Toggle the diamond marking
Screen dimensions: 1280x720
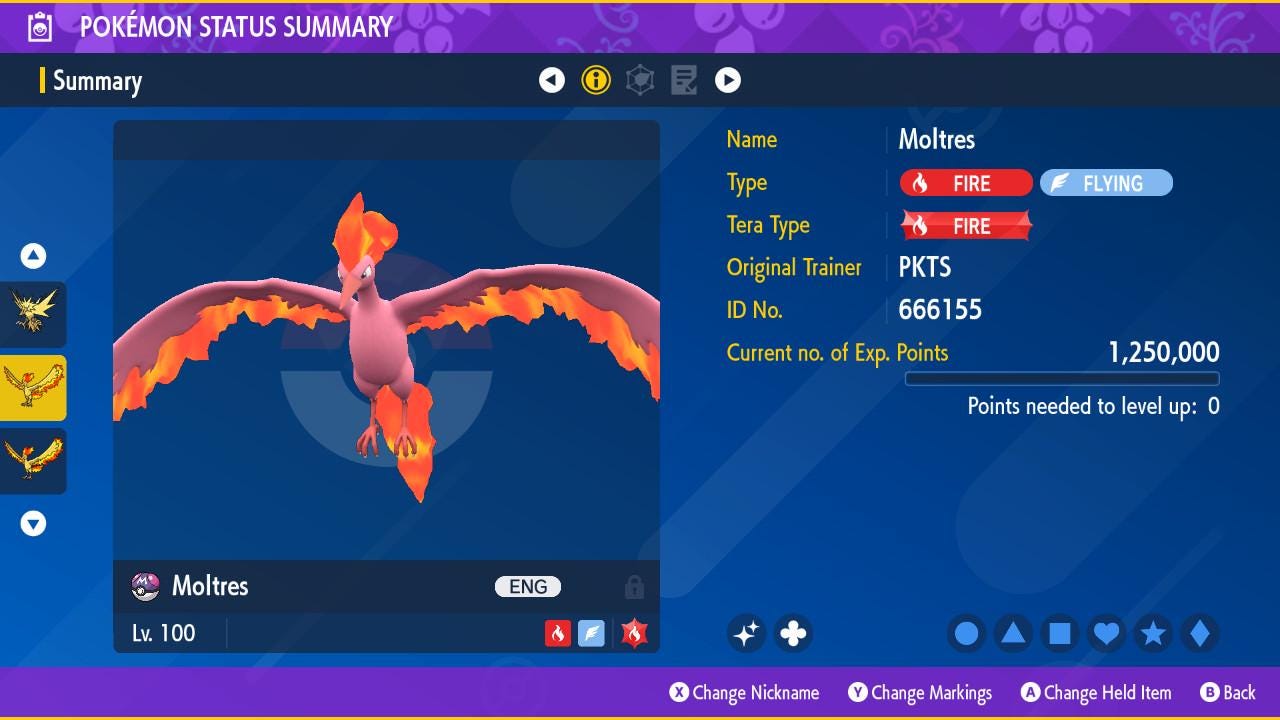(1200, 633)
